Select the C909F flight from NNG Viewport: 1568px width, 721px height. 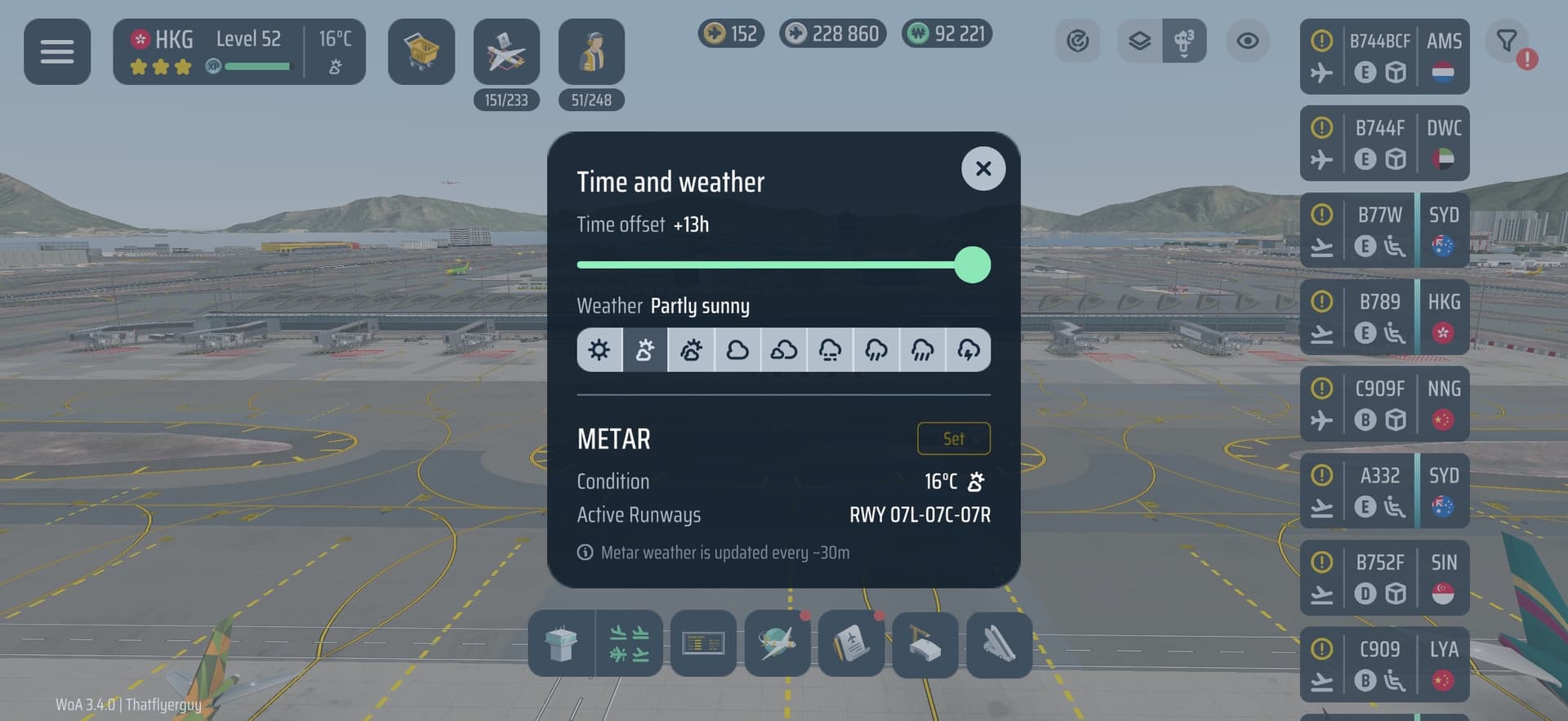1384,404
